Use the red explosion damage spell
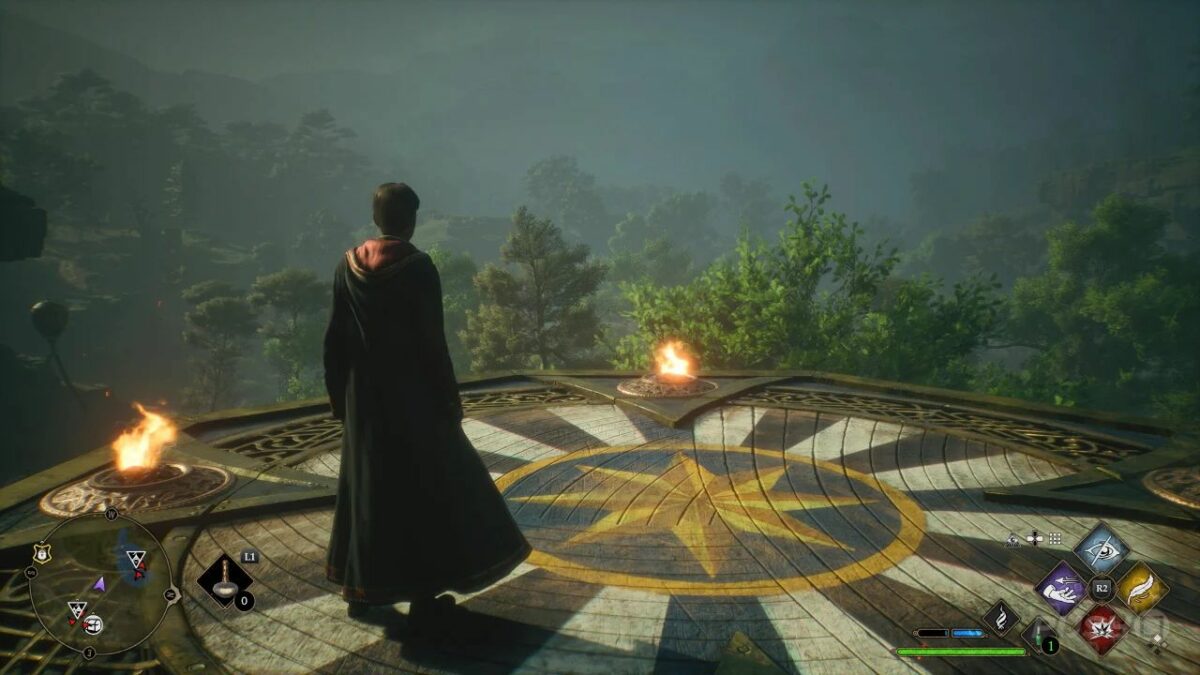 (1101, 628)
